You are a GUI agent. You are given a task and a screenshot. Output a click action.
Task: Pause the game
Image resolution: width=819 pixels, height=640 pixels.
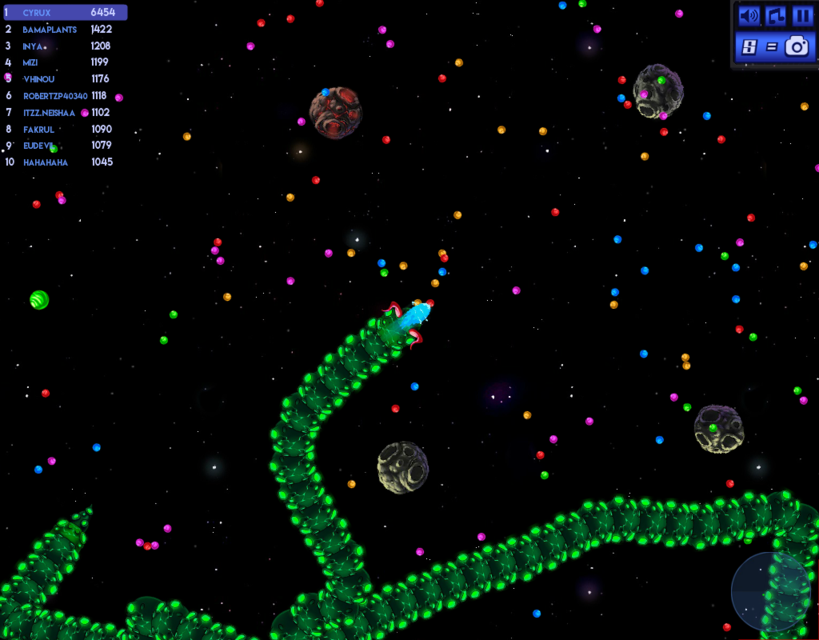802,16
